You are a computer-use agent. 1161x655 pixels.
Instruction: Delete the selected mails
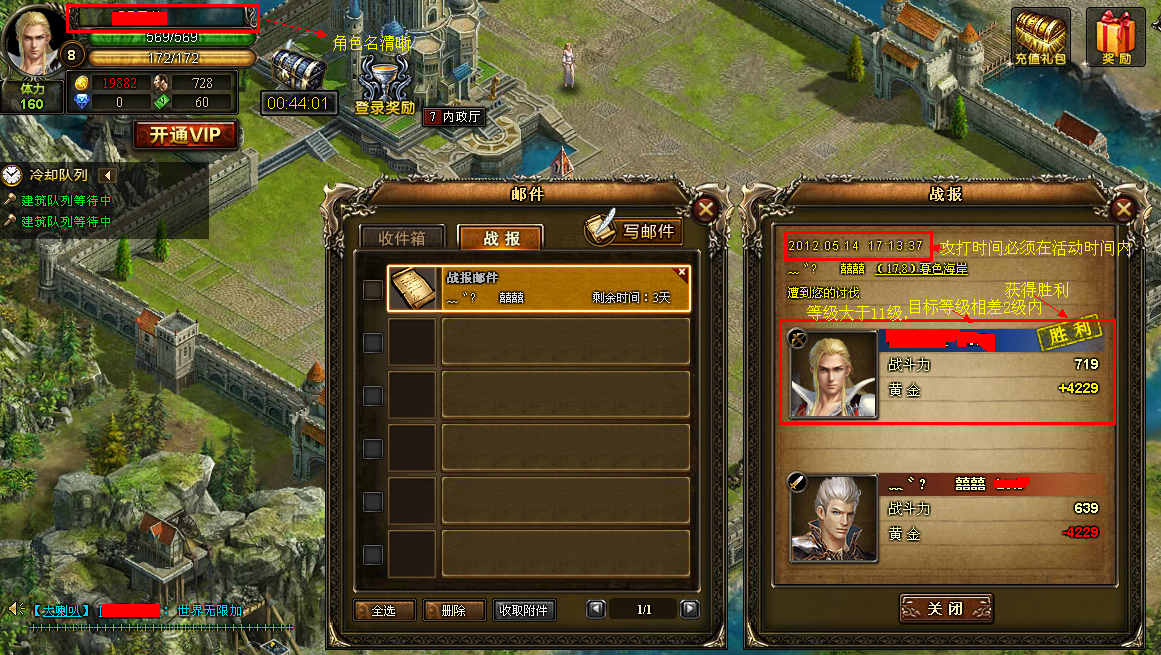pos(454,610)
